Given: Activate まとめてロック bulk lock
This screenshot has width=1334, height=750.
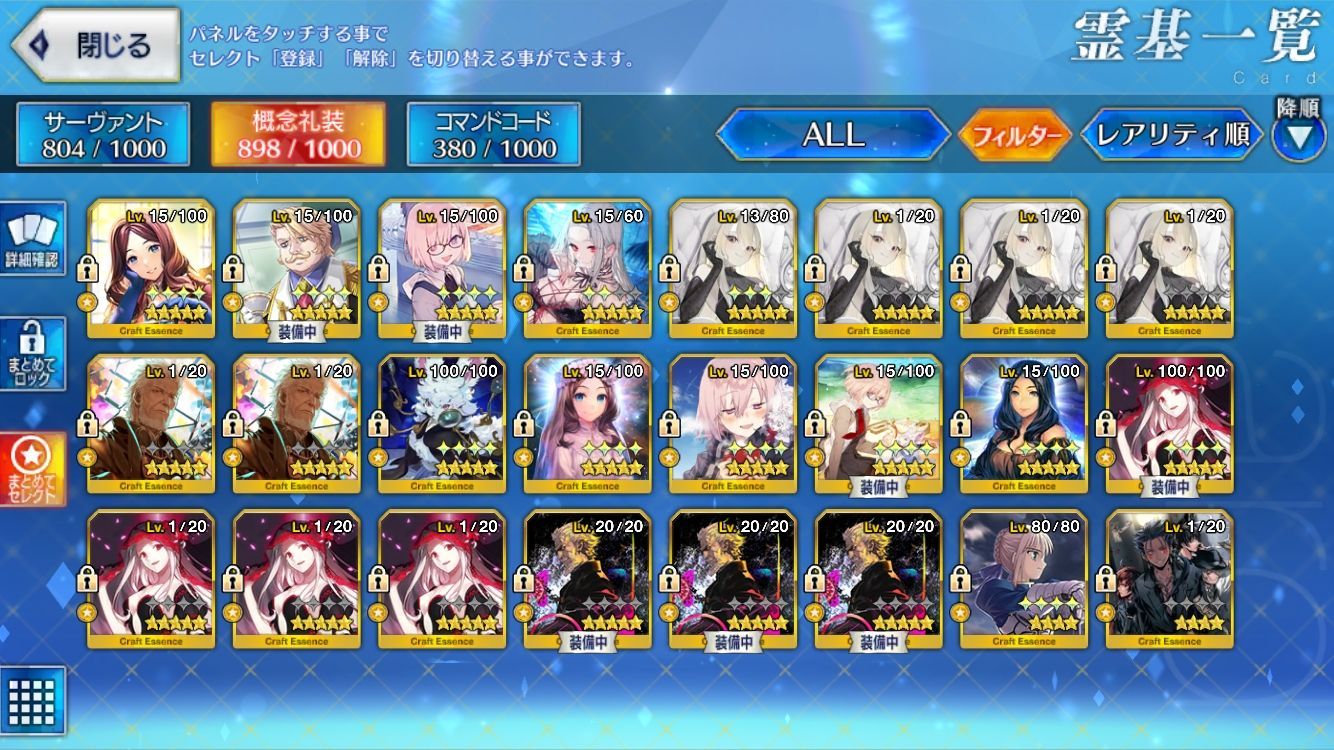Looking at the screenshot, I should (x=33, y=355).
